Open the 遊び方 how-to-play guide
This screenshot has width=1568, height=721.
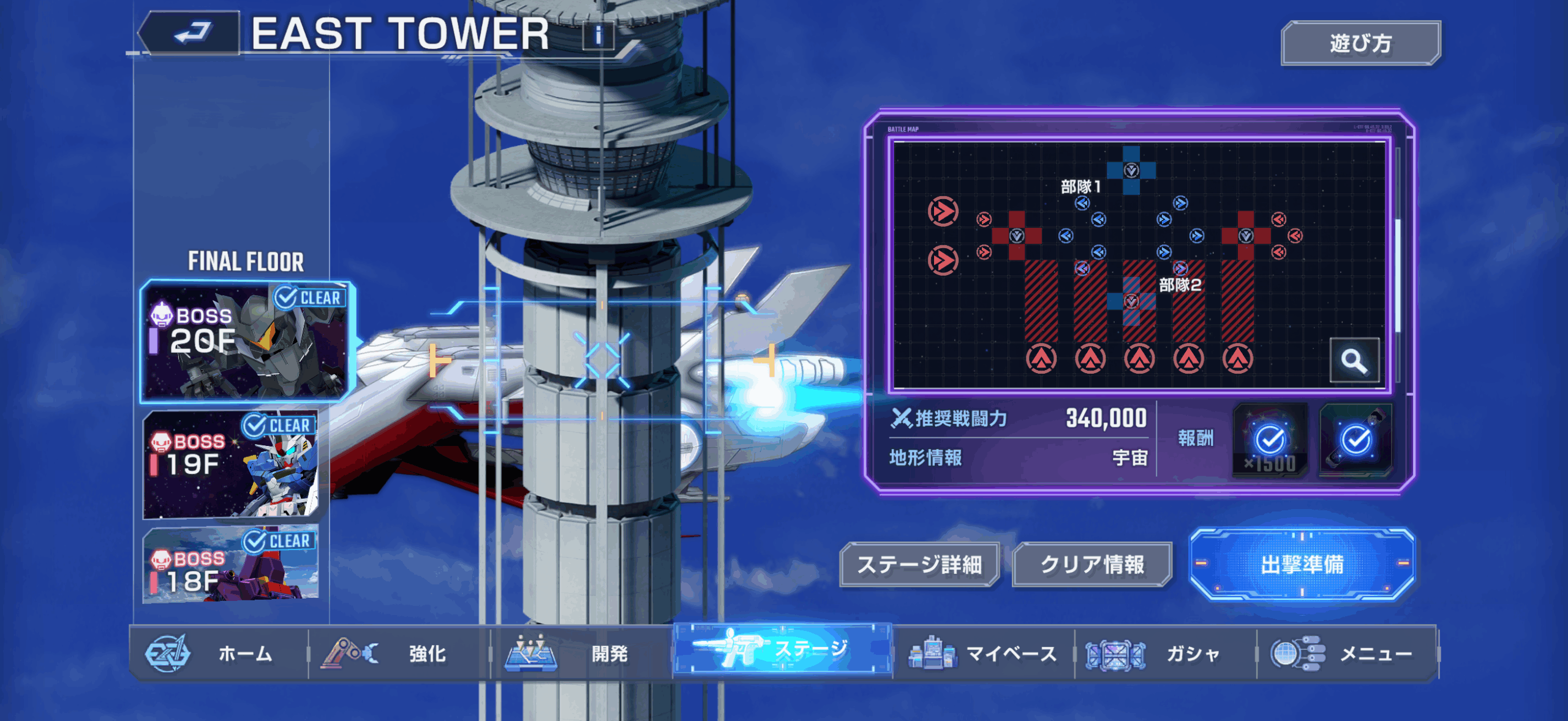(x=1360, y=43)
